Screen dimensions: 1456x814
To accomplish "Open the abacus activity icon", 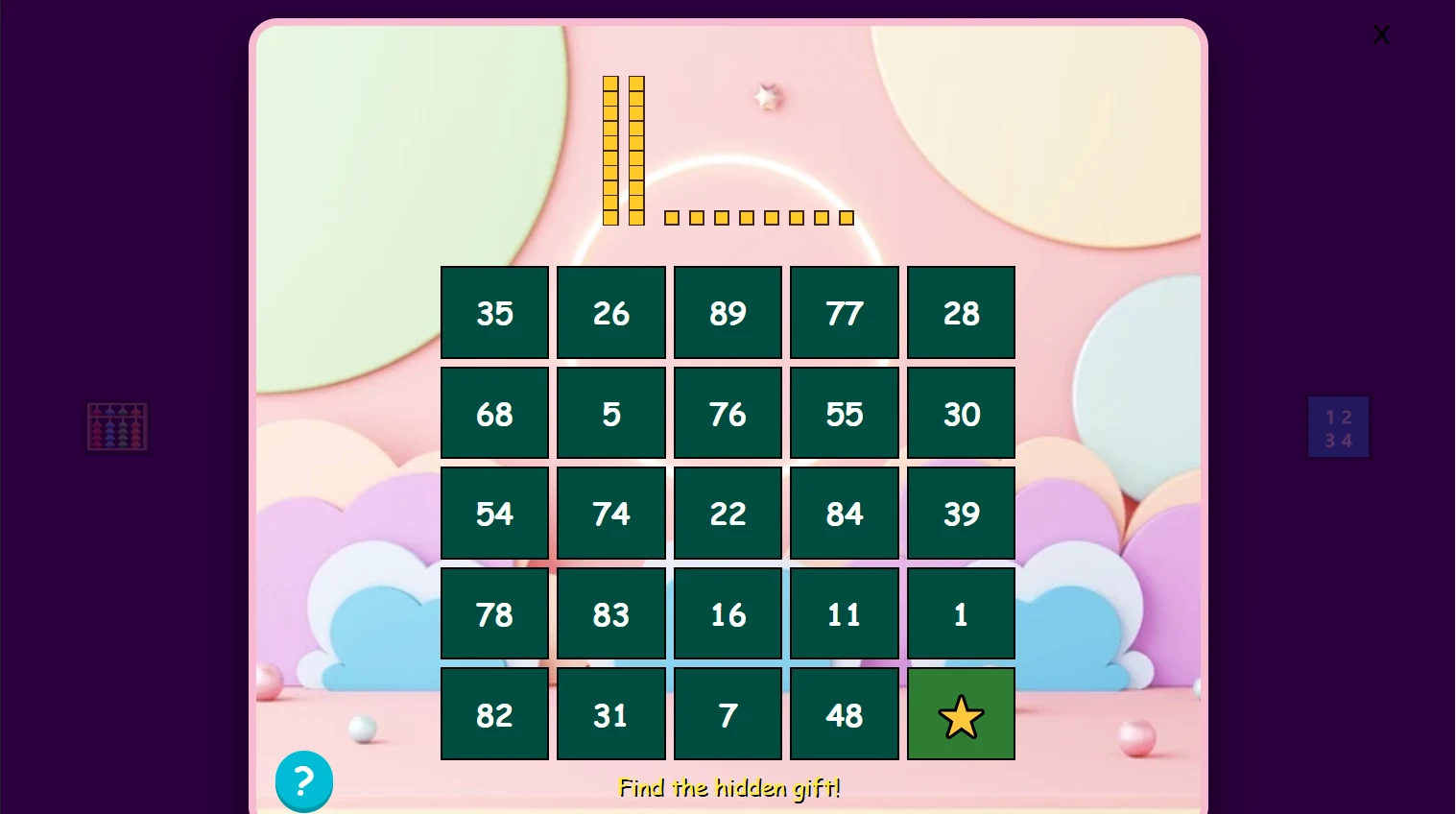I will click(x=117, y=425).
